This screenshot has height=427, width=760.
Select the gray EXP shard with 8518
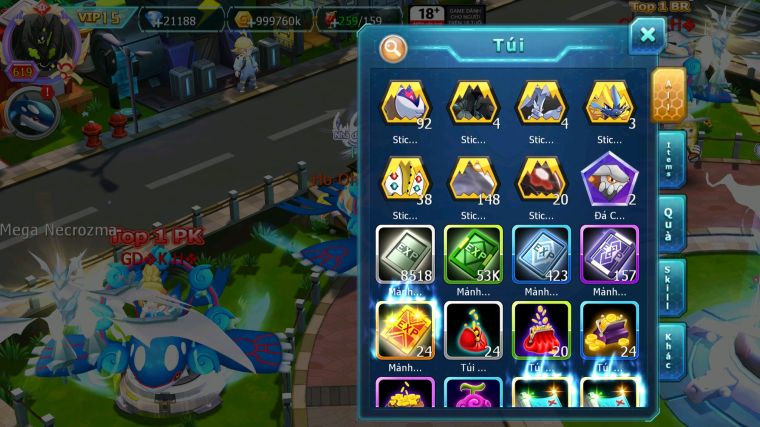pyautogui.click(x=405, y=254)
